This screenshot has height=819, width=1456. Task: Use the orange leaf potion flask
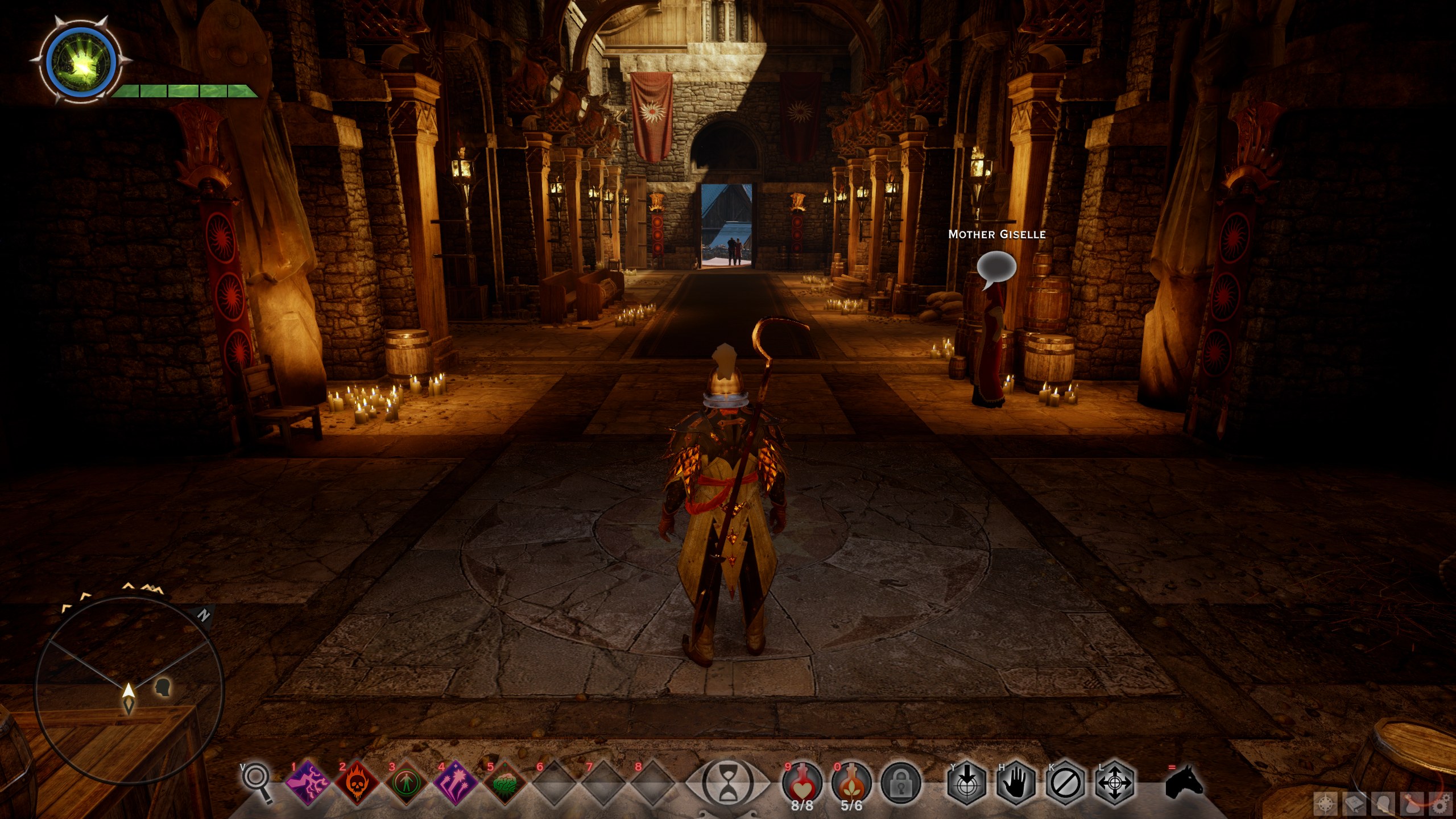pyautogui.click(x=851, y=783)
